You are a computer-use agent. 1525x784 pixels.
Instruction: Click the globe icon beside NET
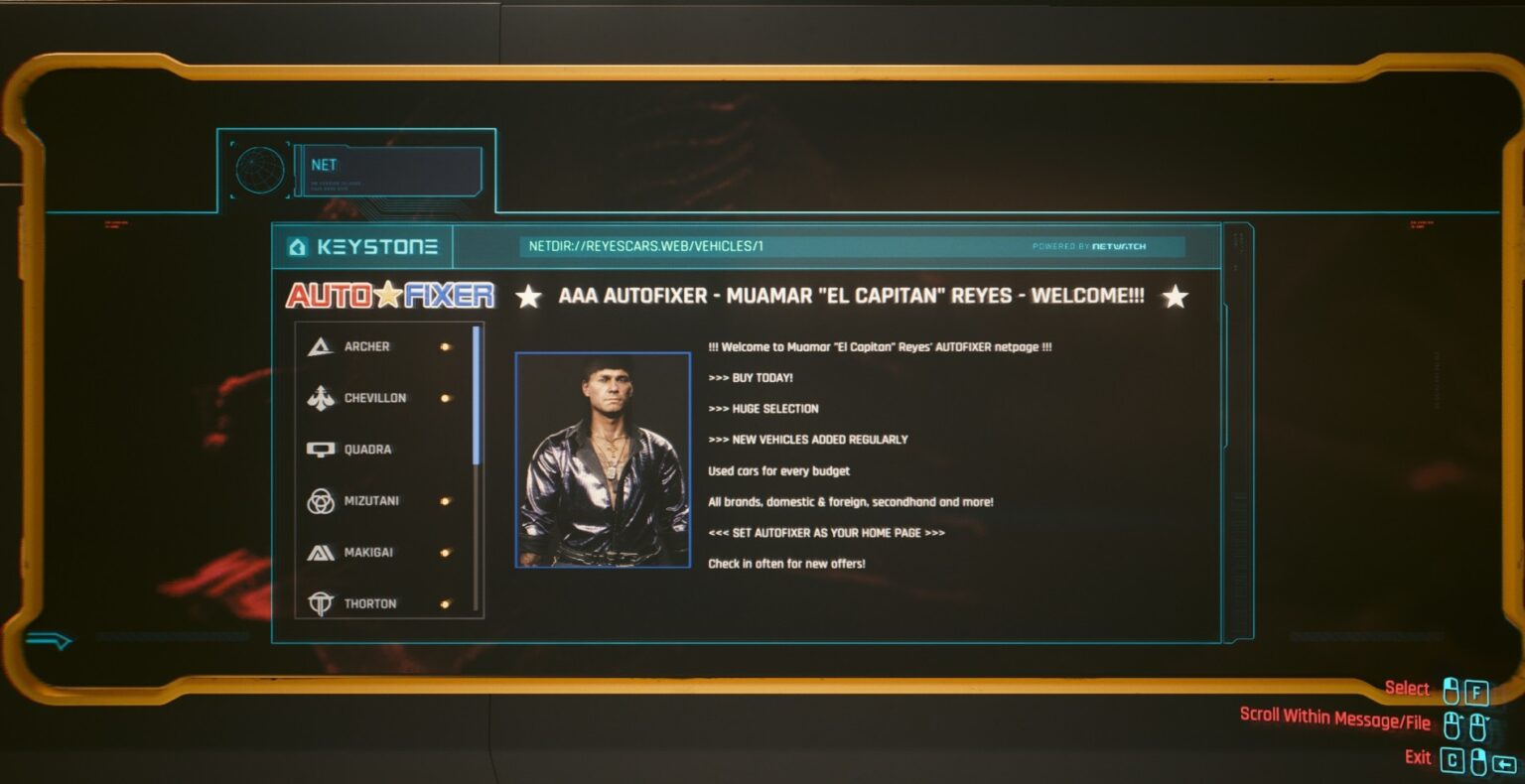261,170
